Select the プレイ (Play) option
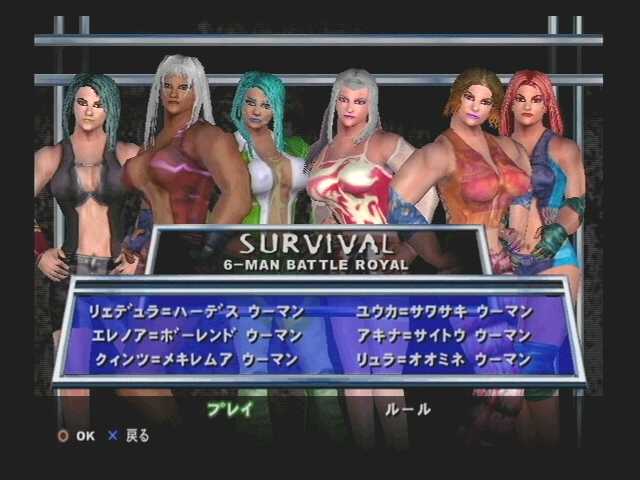Image resolution: width=640 pixels, height=480 pixels. (230, 408)
